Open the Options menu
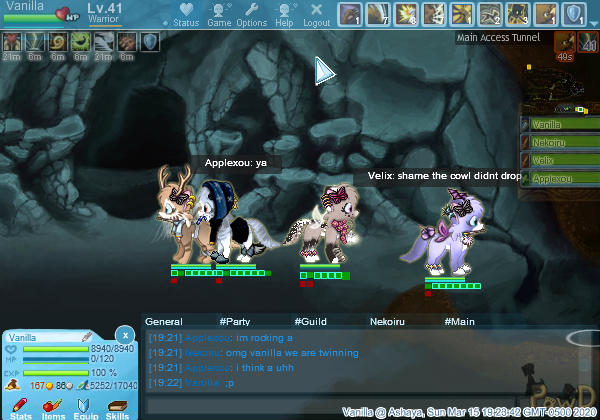Screen dimensions: 600x420 [x=252, y=16]
